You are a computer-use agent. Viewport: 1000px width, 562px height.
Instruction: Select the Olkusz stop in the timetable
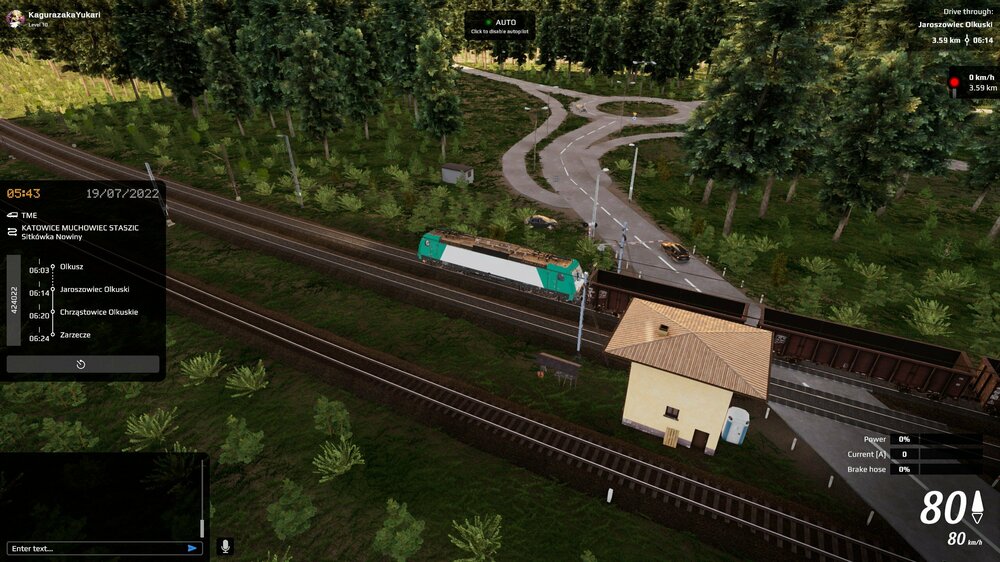tap(72, 267)
